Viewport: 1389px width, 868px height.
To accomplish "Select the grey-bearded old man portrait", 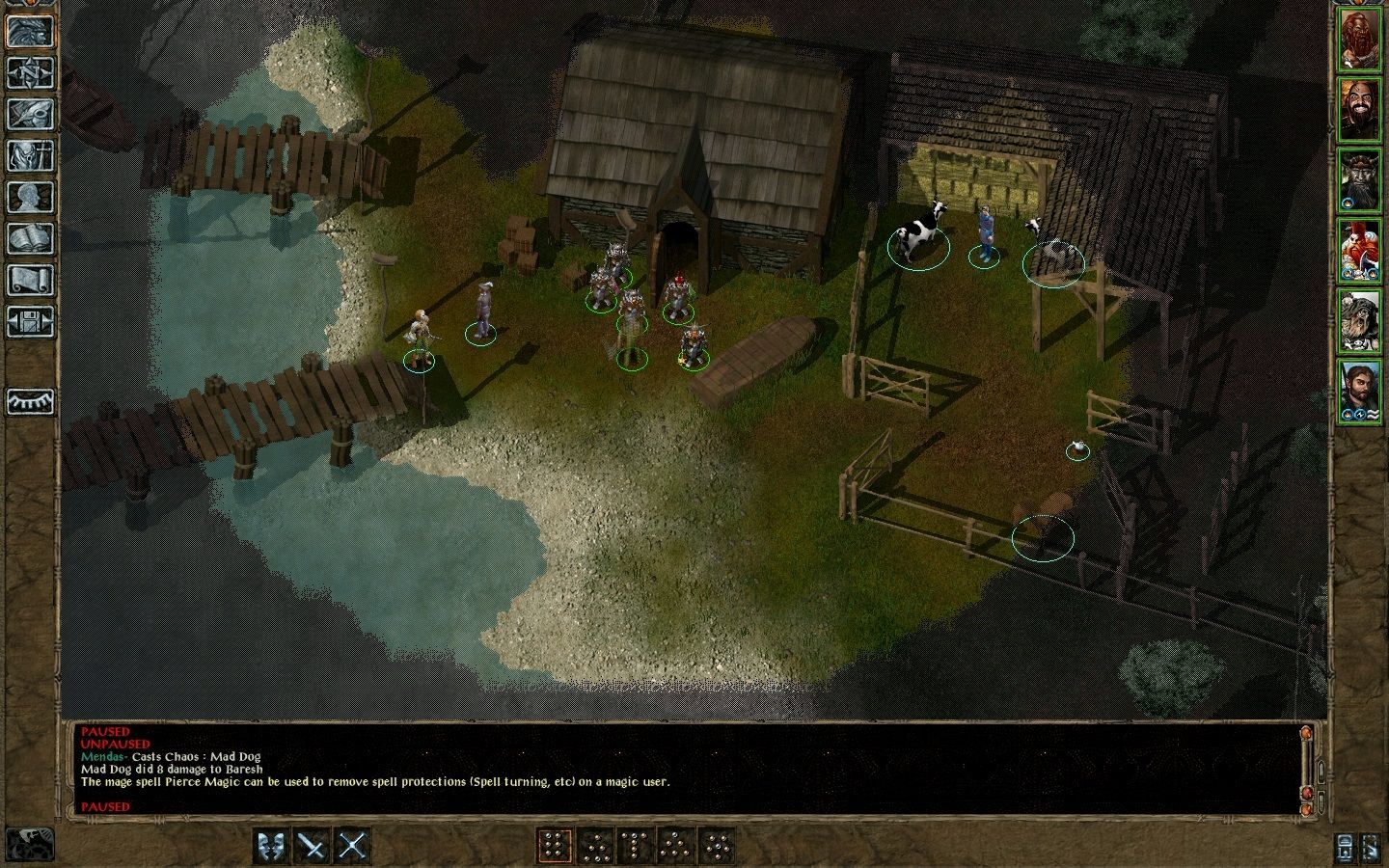I will 1360,319.
